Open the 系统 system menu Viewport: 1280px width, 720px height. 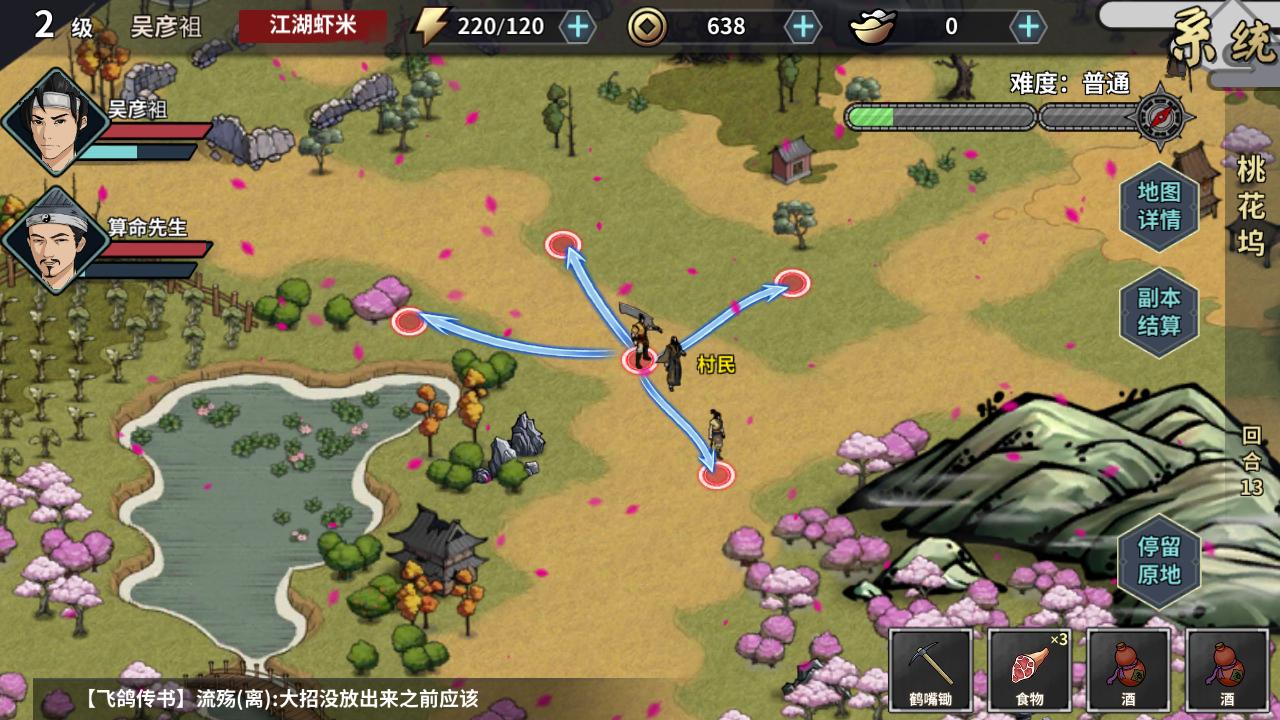[x=1220, y=32]
